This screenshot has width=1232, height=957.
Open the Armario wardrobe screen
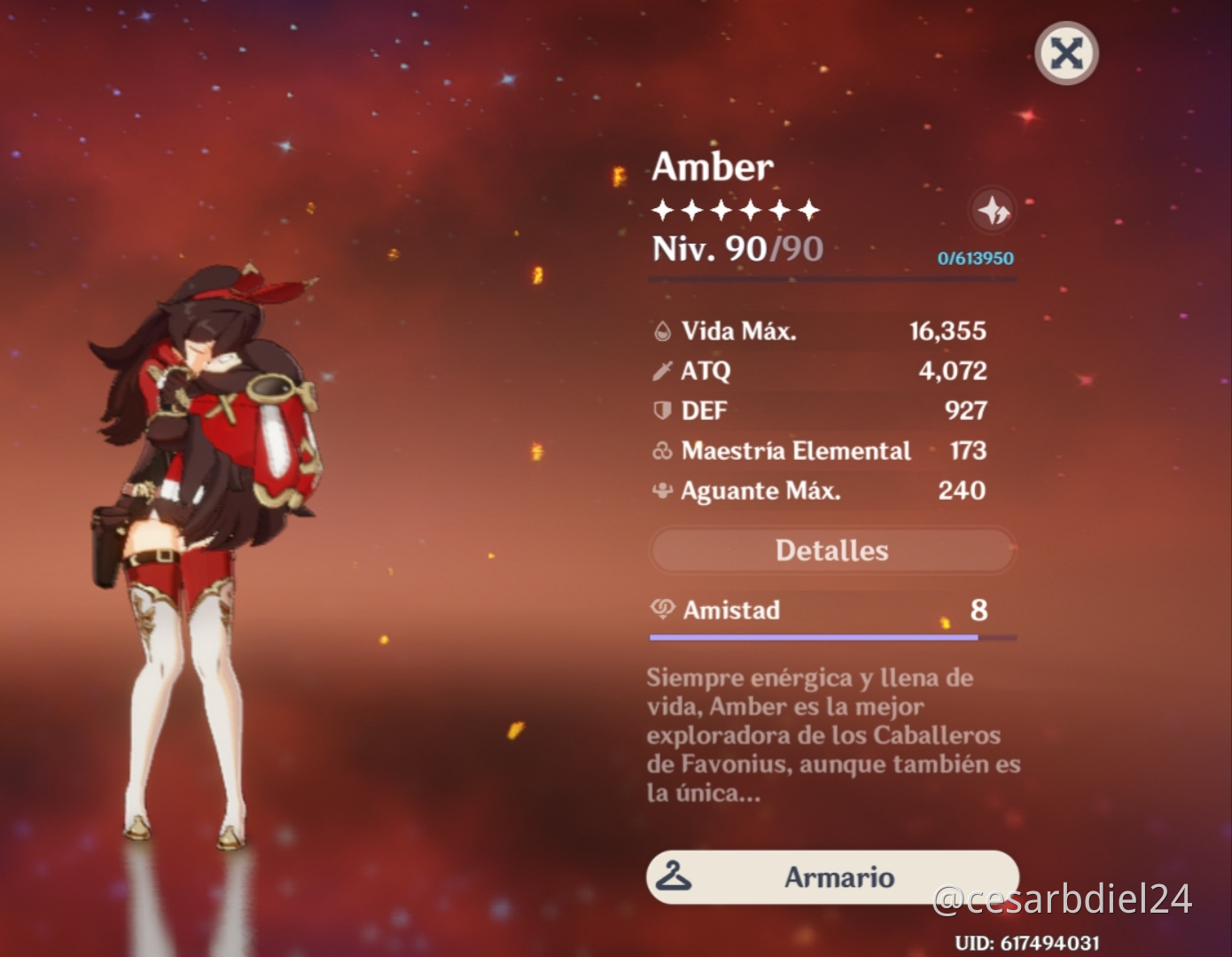coord(831,877)
